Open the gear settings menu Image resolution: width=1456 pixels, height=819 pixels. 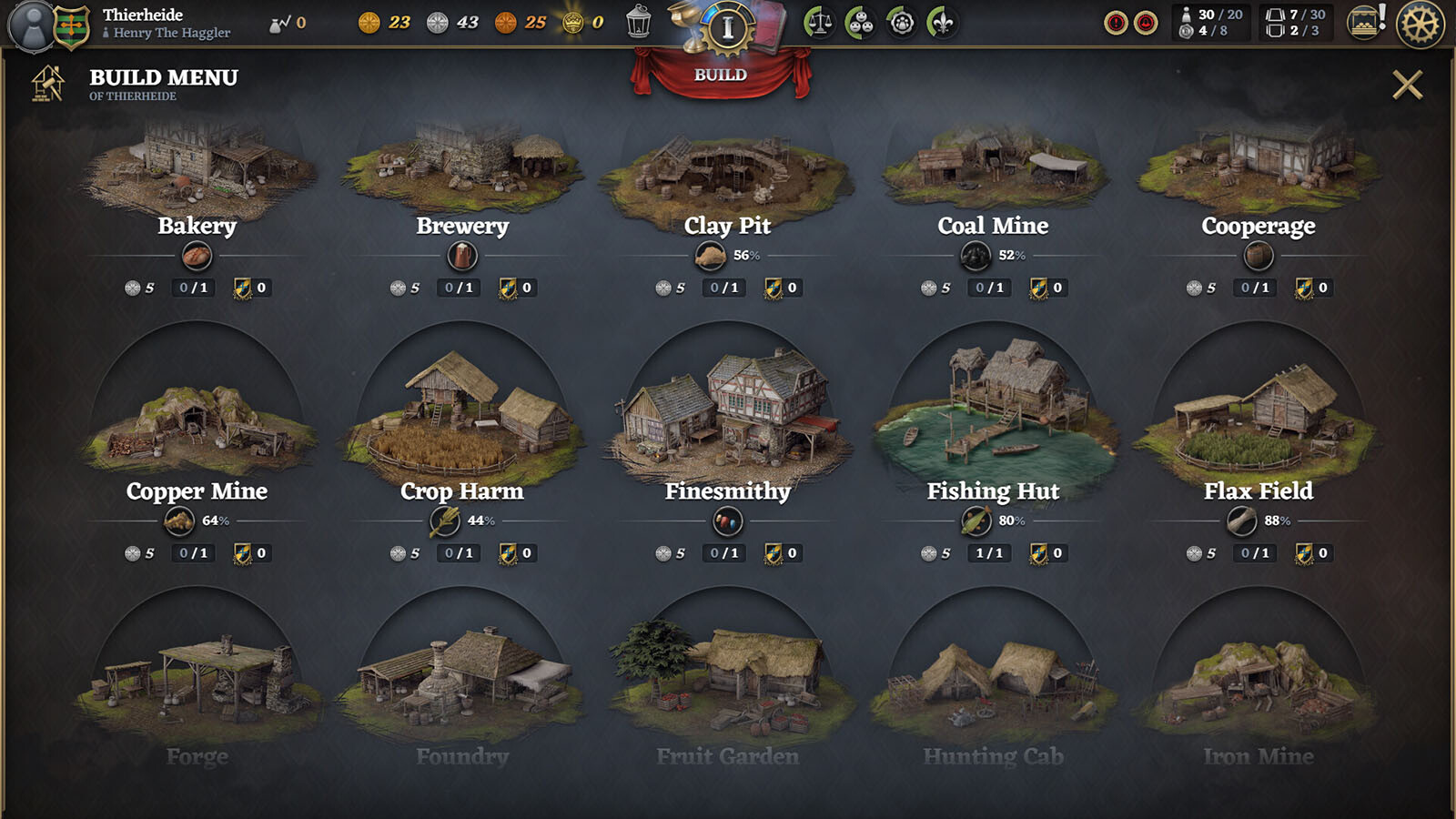(x=1420, y=24)
